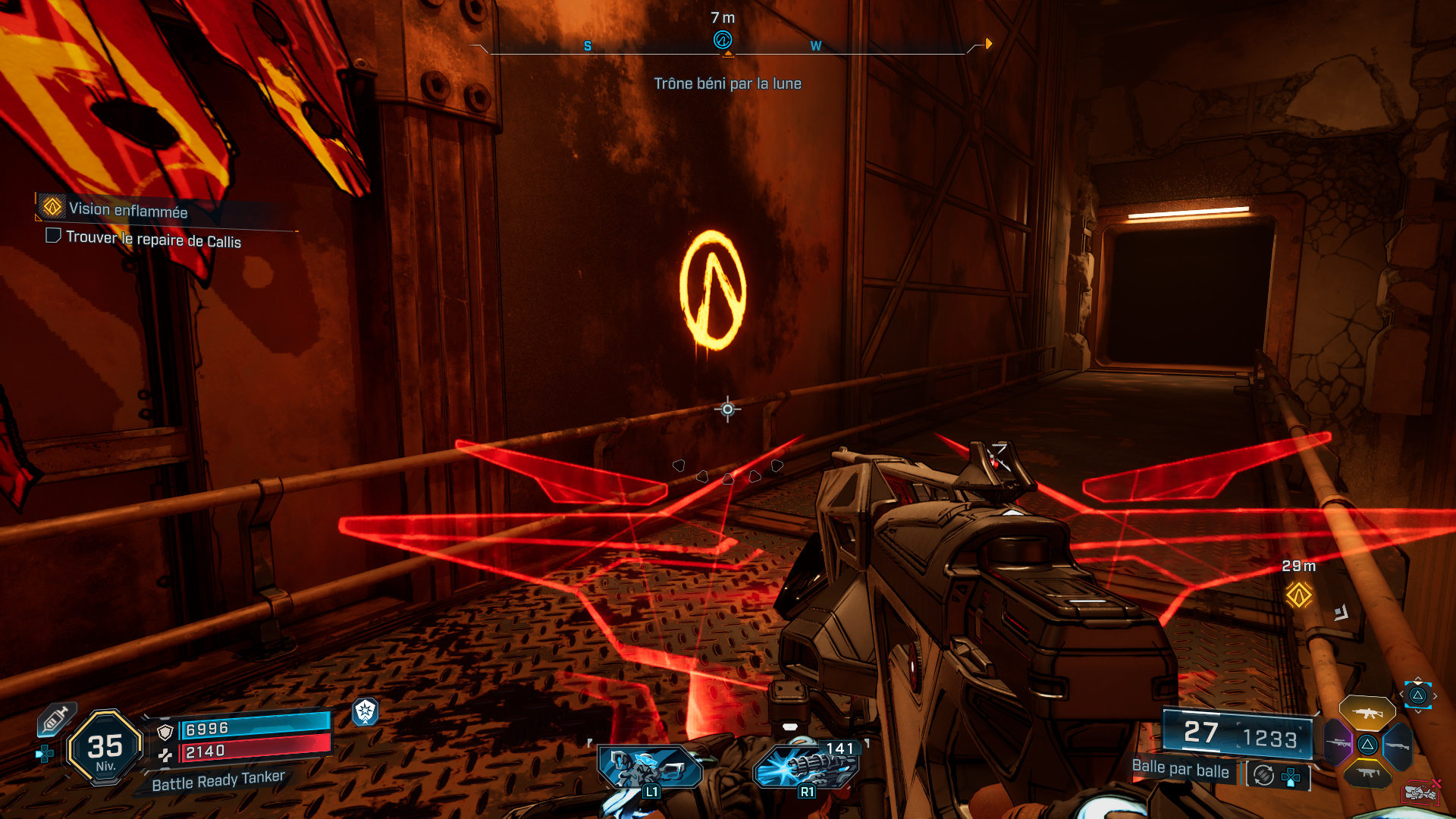Choose the yellow submachine gun weapon slot
Viewport: 1456px width, 819px height.
[x=1367, y=773]
